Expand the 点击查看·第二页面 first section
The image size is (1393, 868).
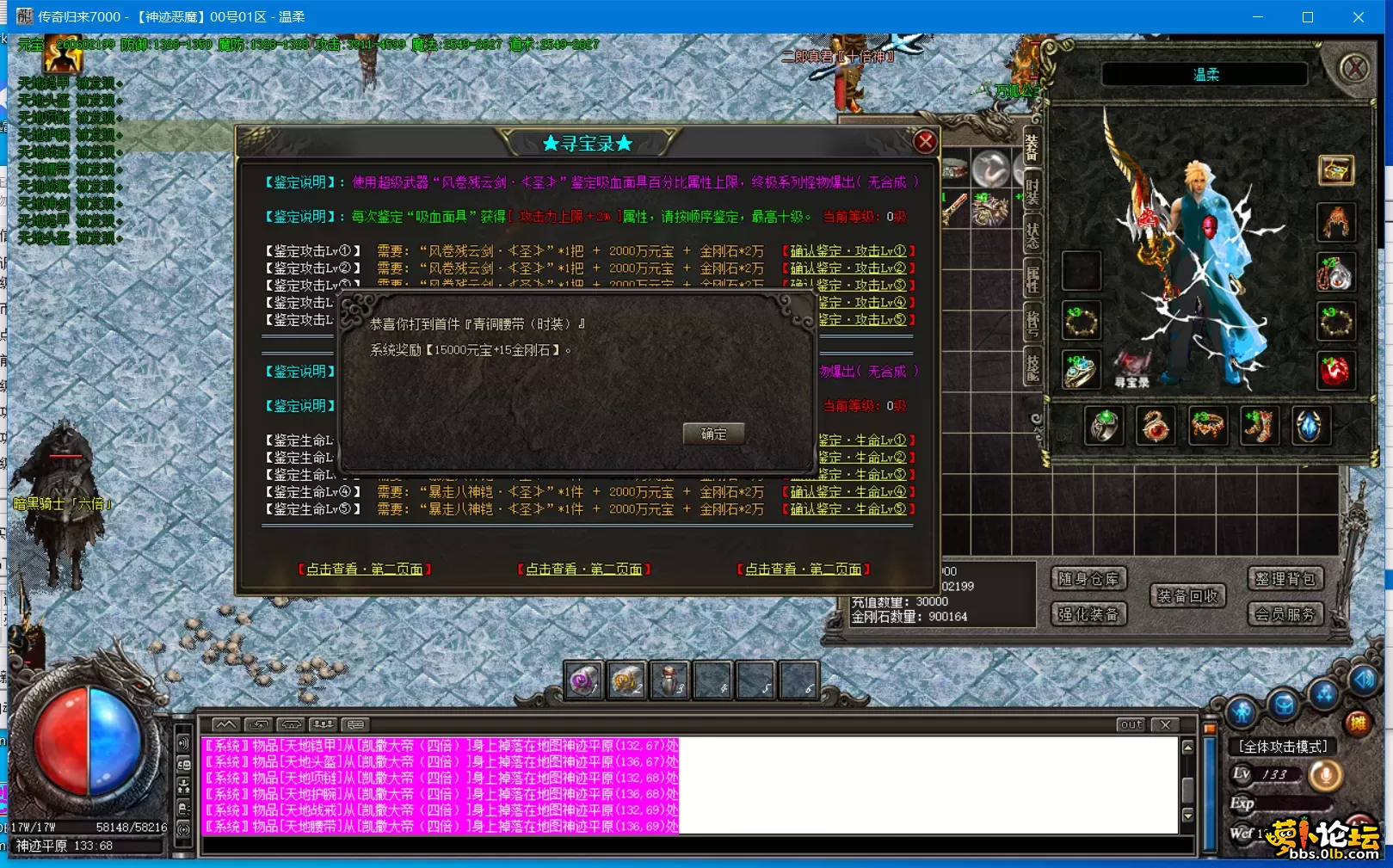[366, 569]
